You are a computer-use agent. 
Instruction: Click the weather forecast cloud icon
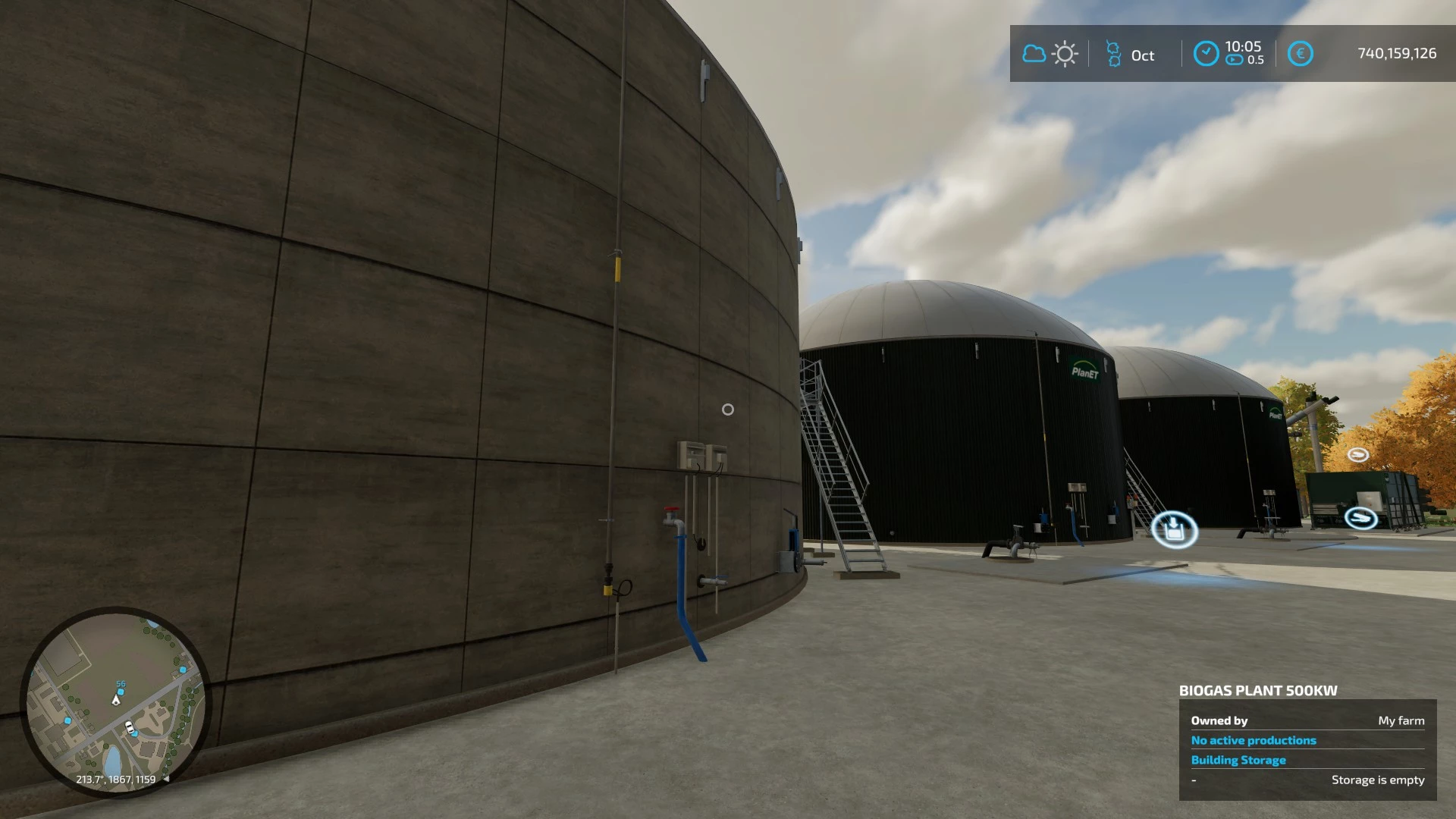coord(1034,54)
